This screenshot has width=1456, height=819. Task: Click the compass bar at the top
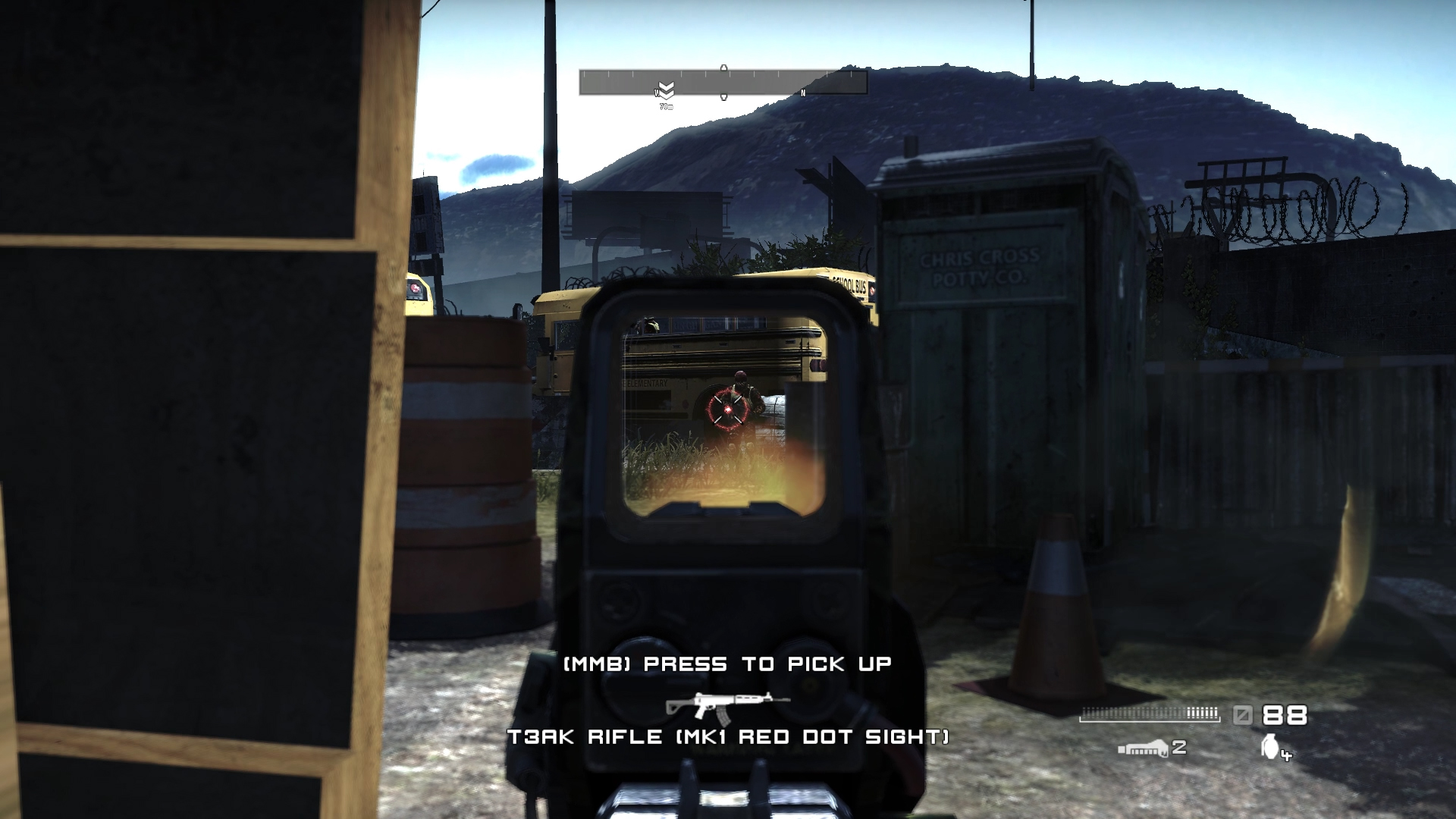tap(723, 82)
